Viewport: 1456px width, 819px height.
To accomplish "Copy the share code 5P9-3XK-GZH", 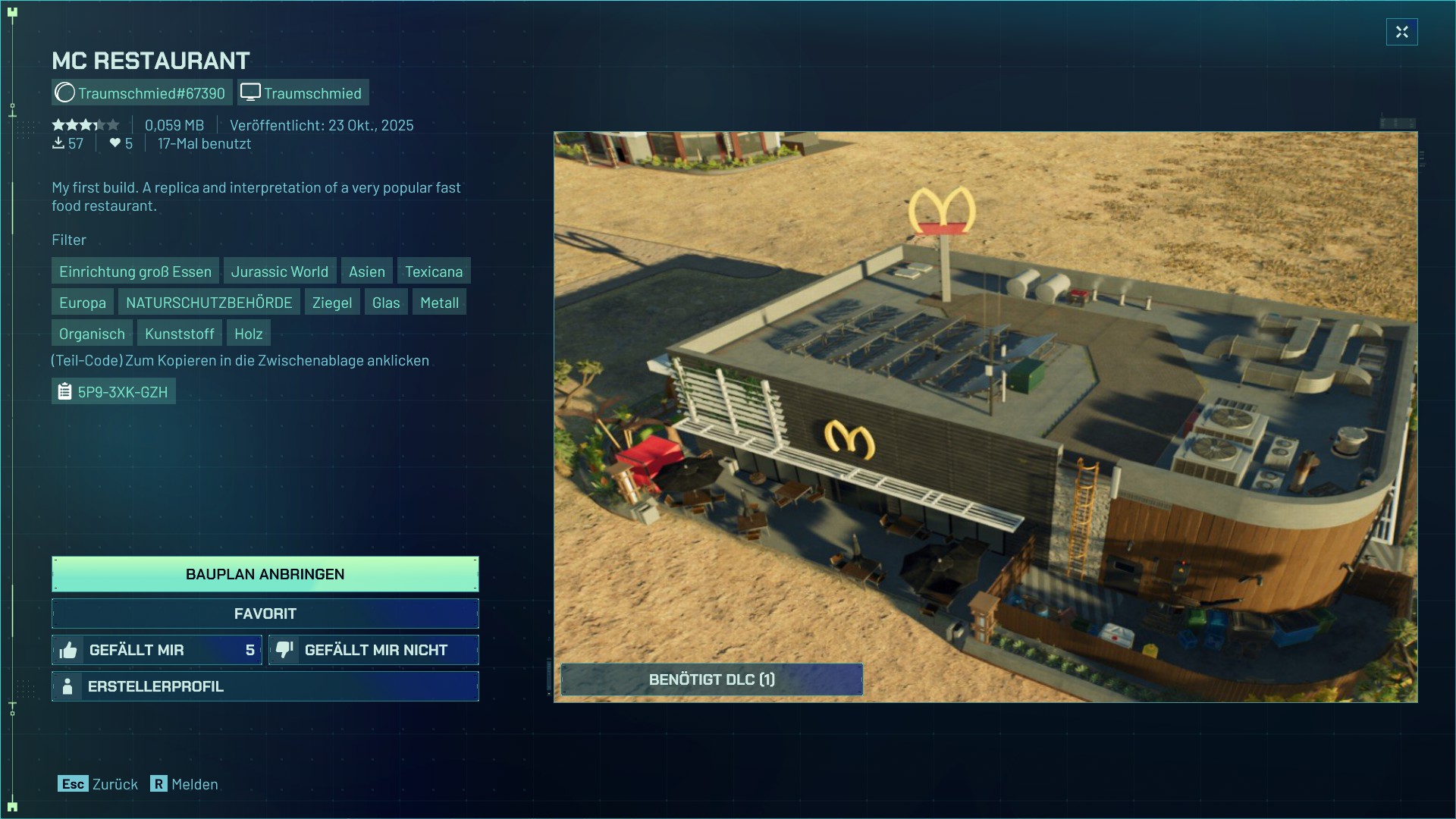I will click(x=114, y=392).
